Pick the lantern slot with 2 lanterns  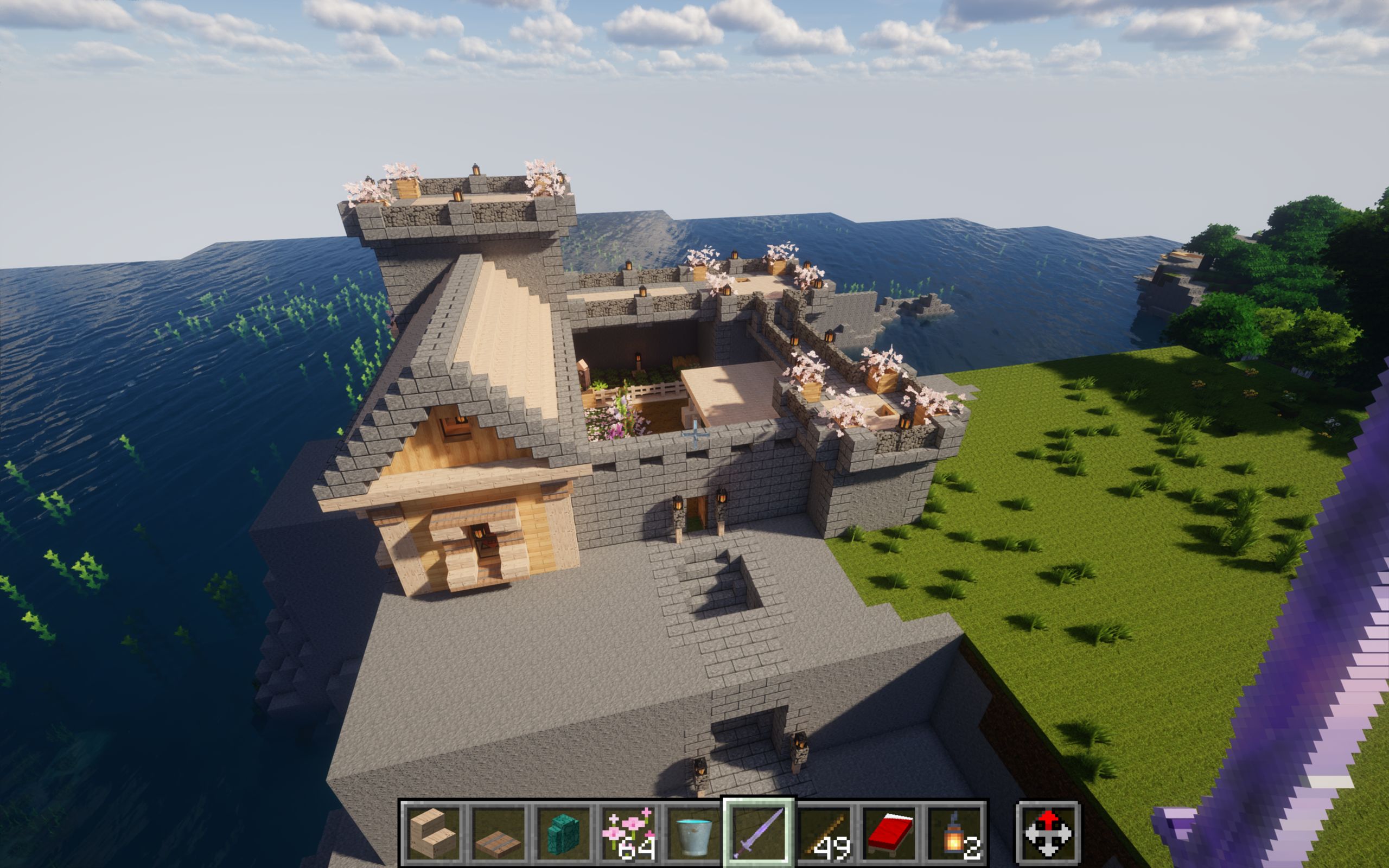[954, 832]
